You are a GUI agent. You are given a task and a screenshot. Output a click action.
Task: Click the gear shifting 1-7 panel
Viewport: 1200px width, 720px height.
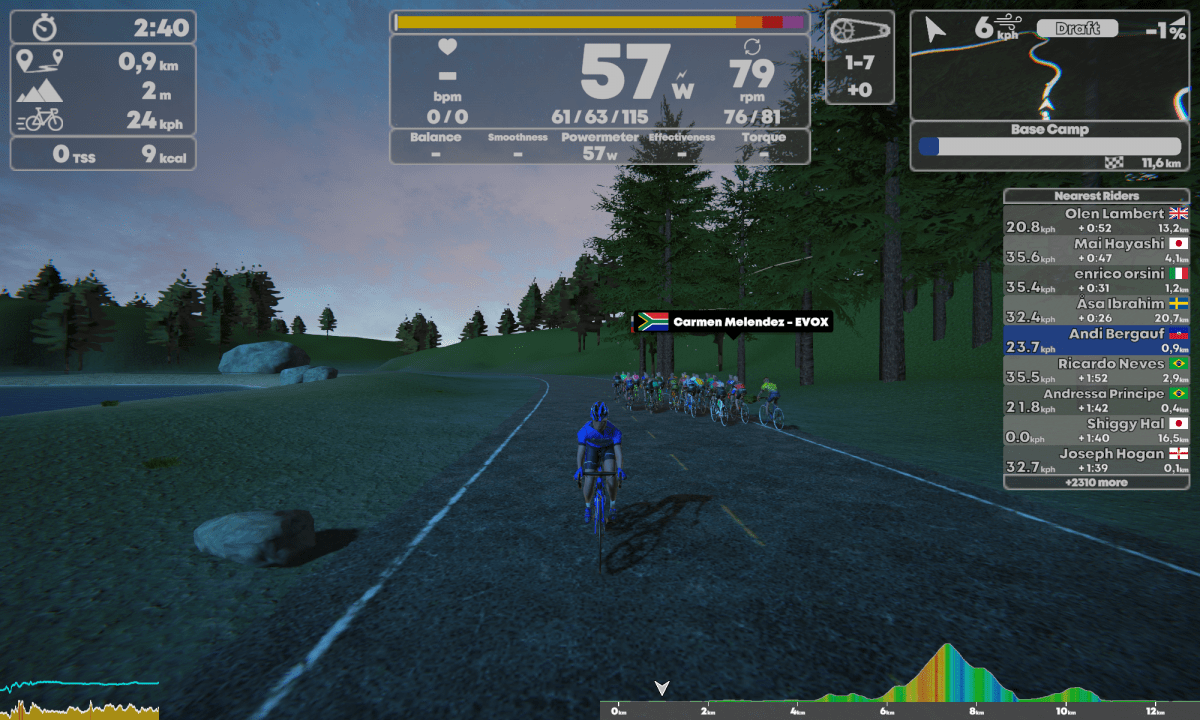pyautogui.click(x=860, y=58)
